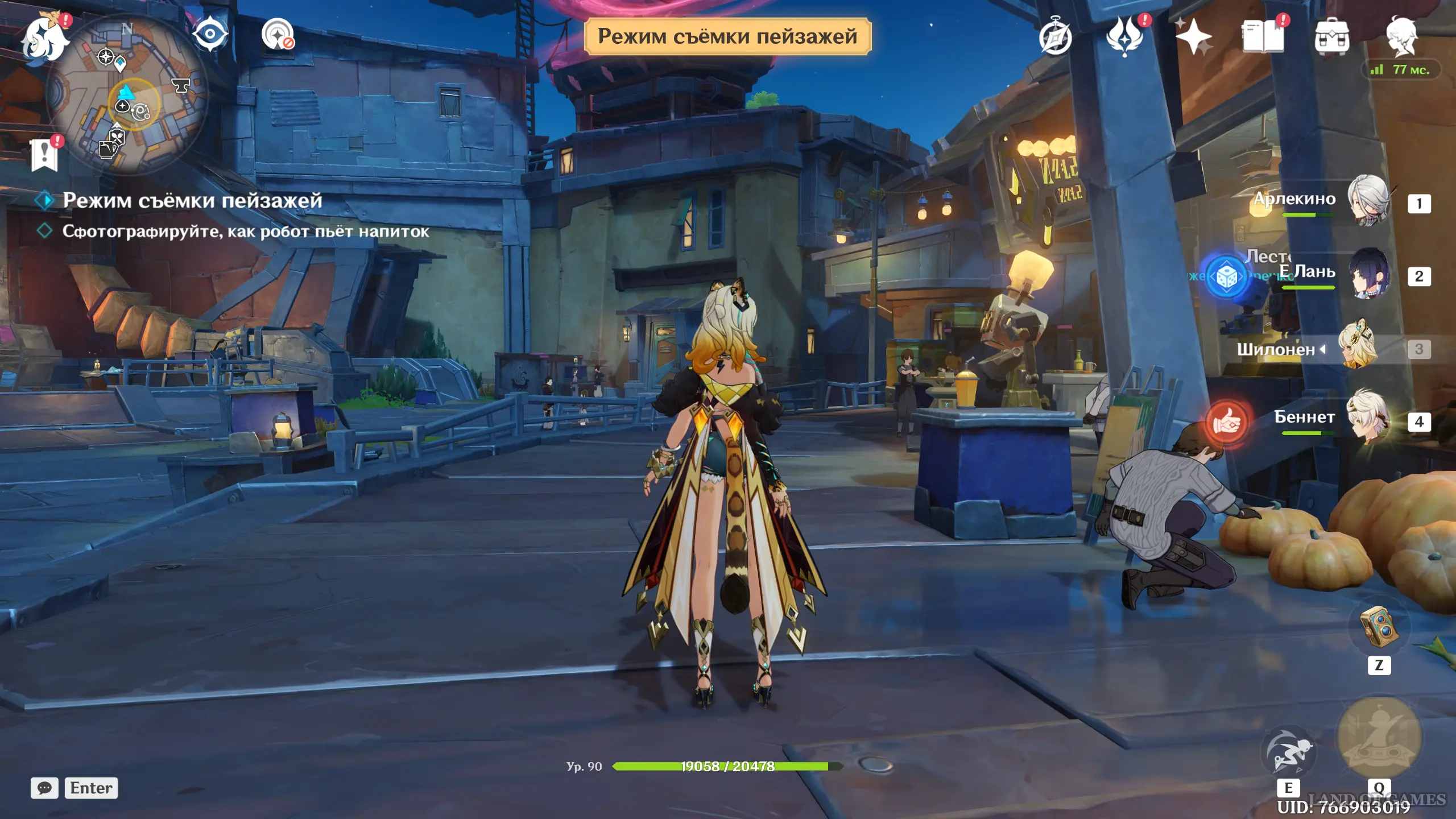Image resolution: width=1456 pixels, height=819 pixels.
Task: Open the chat speech bubble button
Action: point(44,788)
